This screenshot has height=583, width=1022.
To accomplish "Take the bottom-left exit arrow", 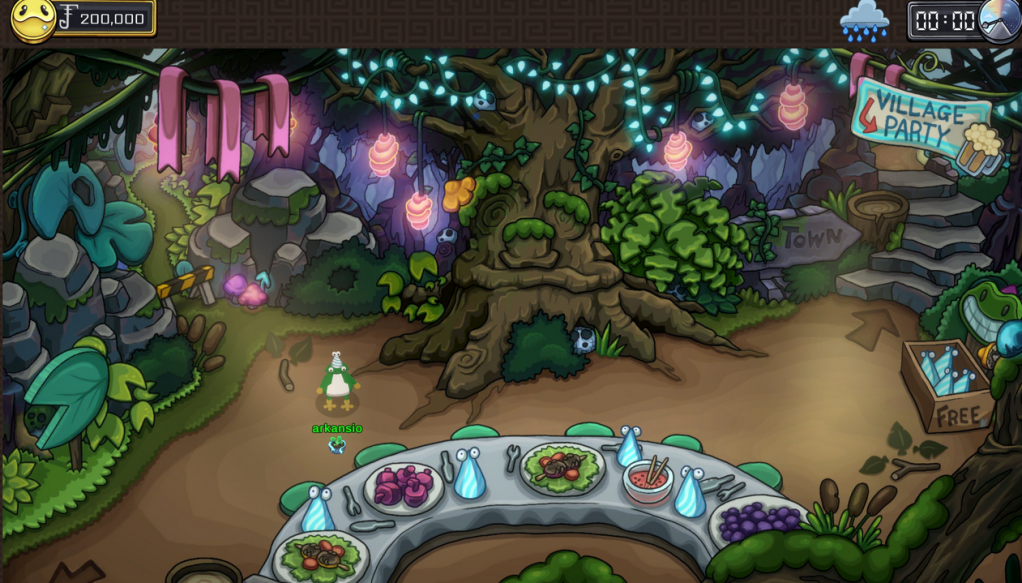I will (x=73, y=572).
